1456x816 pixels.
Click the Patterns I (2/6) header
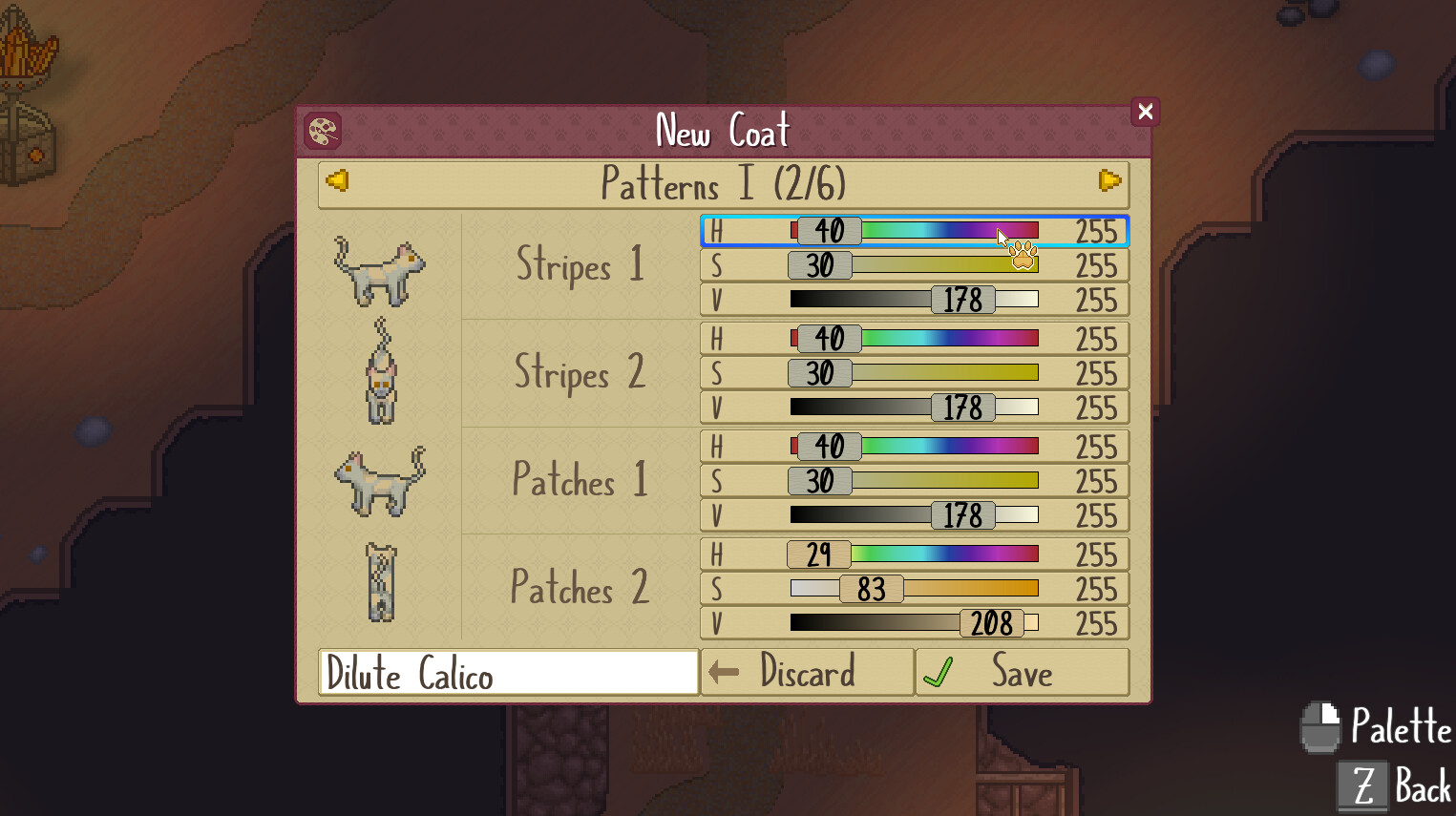723,184
